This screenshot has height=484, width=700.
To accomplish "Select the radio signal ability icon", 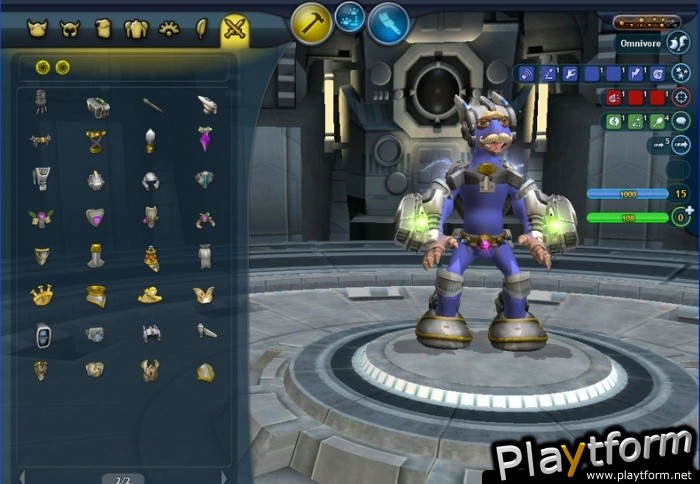I will tap(525, 73).
